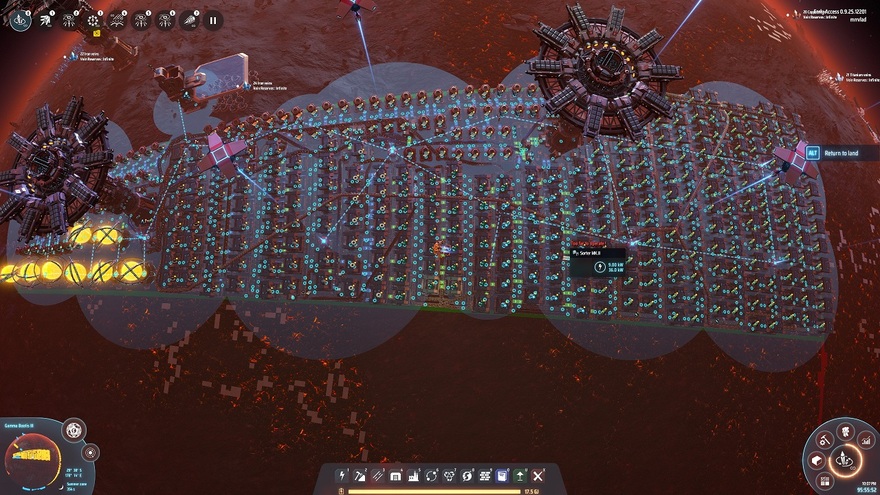The width and height of the screenshot is (880, 495).
Task: Activate the red X demolish tool
Action: 538,476
